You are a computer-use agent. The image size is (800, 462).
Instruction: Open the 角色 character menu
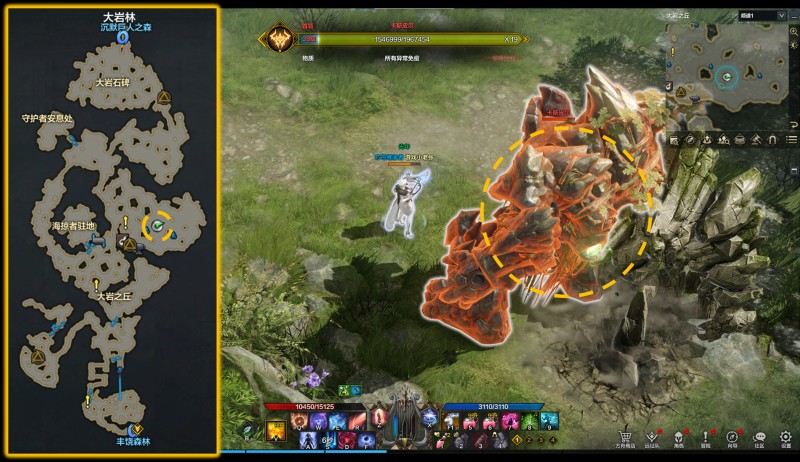[679, 436]
